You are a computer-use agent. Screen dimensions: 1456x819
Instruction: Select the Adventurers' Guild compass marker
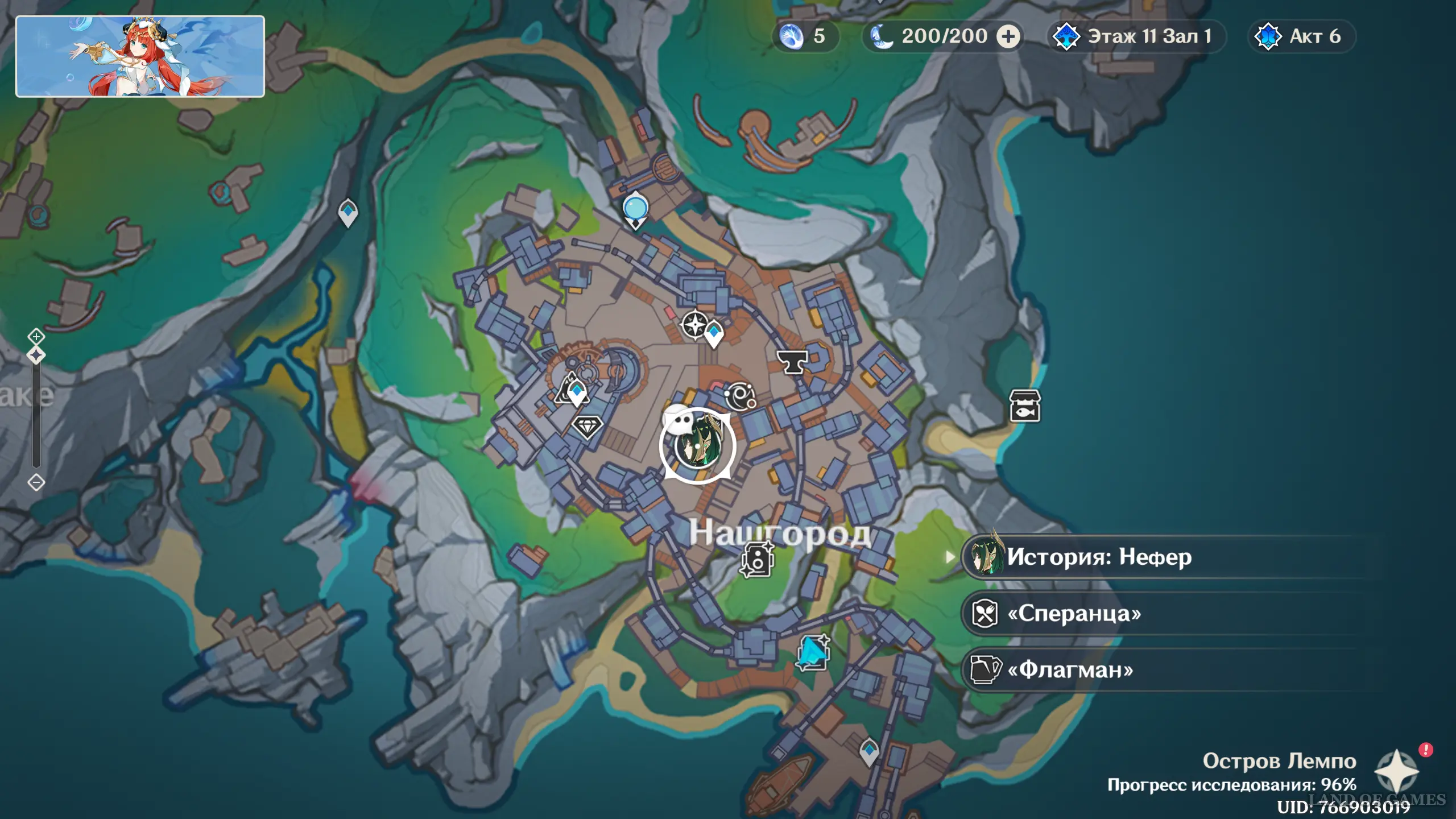(x=694, y=325)
